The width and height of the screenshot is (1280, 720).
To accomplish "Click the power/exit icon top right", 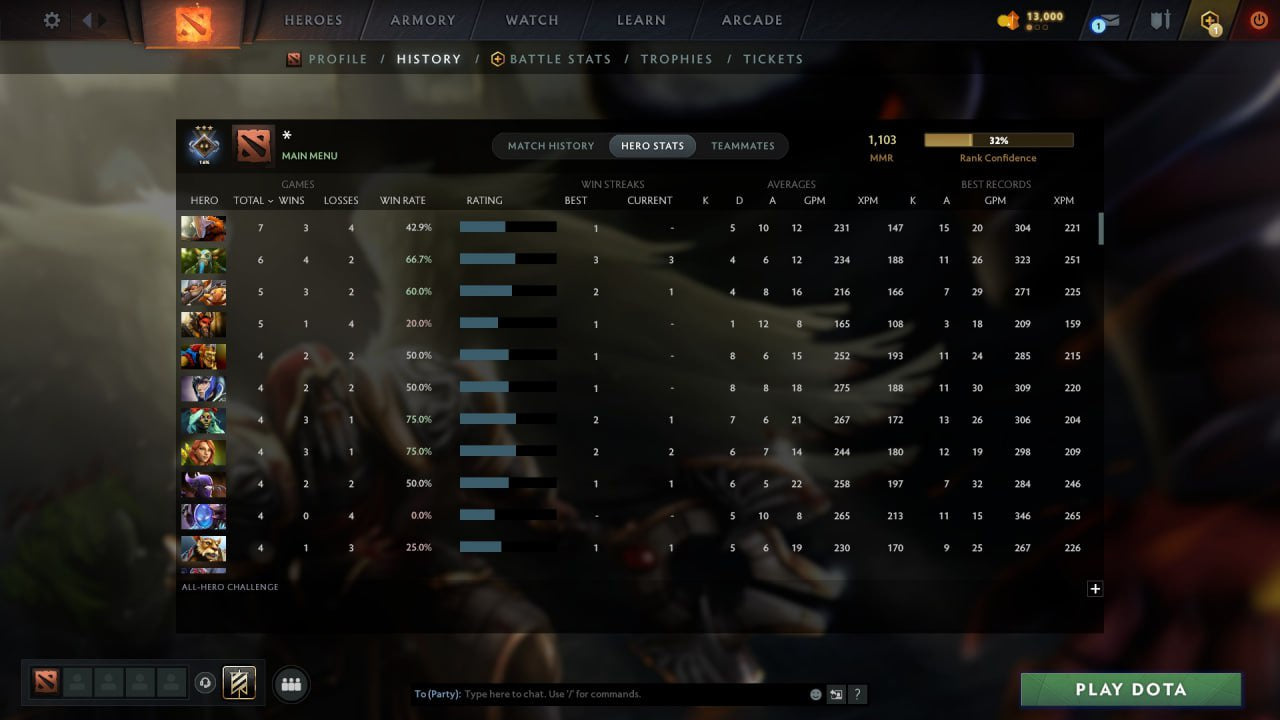I will click(1257, 19).
